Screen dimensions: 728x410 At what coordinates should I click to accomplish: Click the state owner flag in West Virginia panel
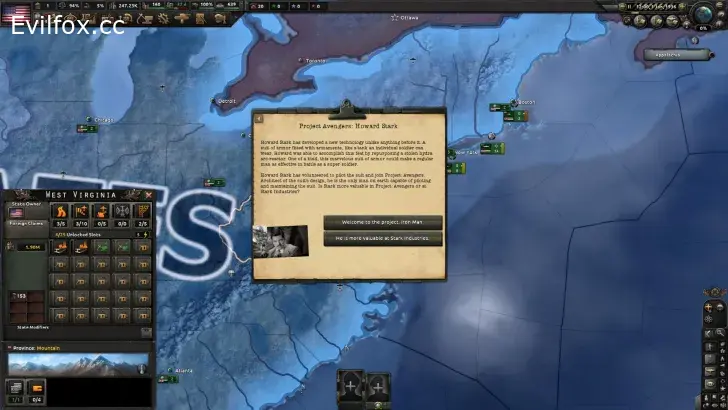point(17,213)
